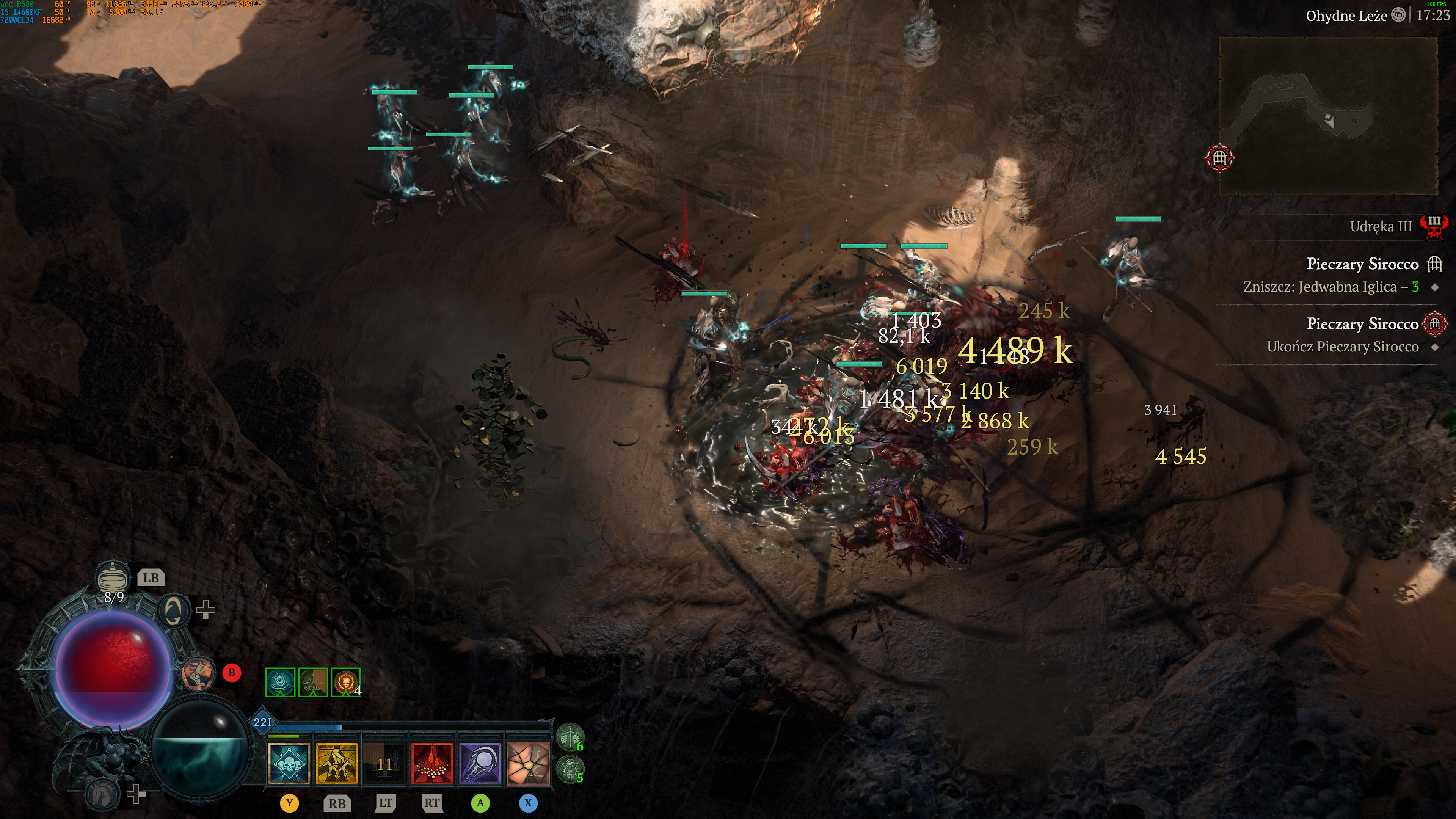Screen dimensions: 1456x819
Task: Check the green skeleton buff icon
Action: click(312, 682)
